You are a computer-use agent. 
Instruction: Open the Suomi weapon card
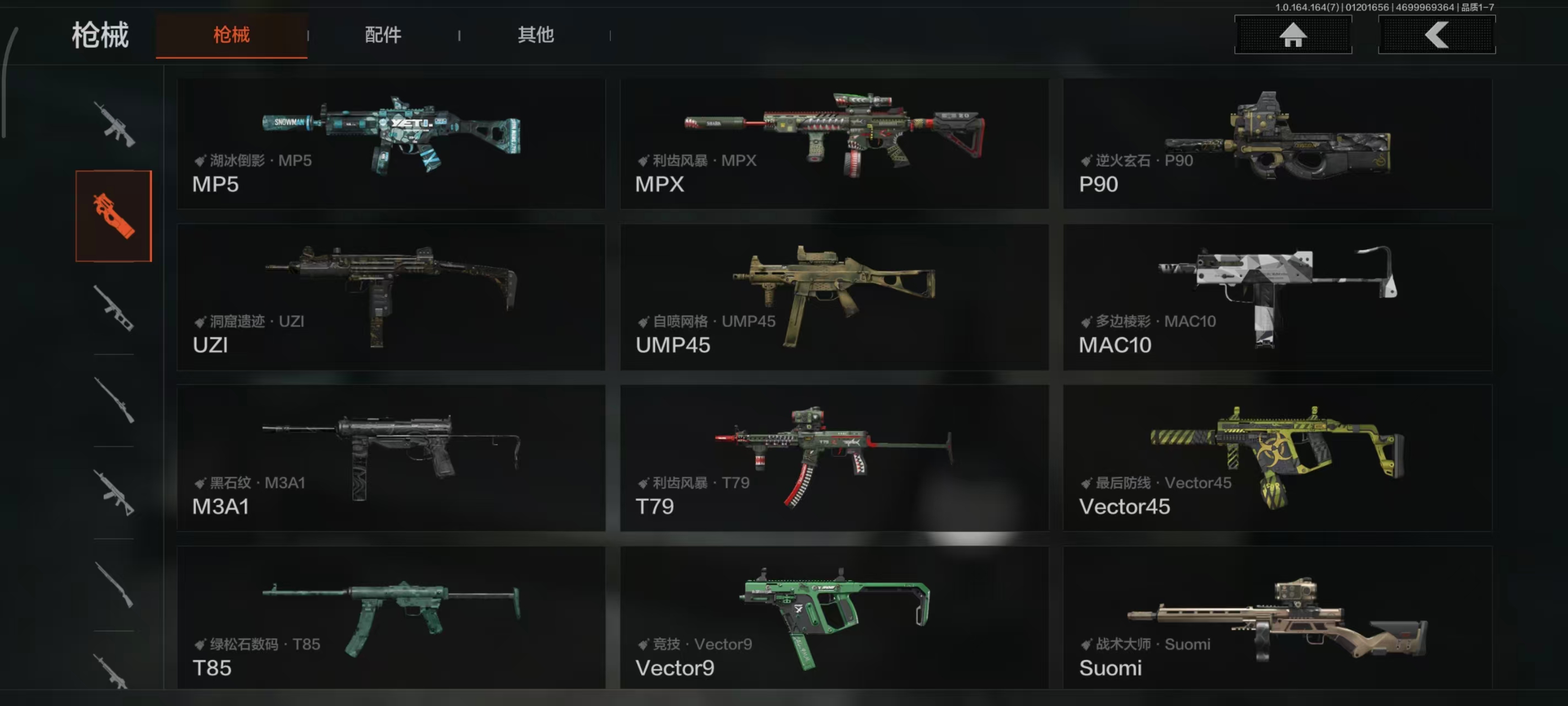click(1277, 617)
